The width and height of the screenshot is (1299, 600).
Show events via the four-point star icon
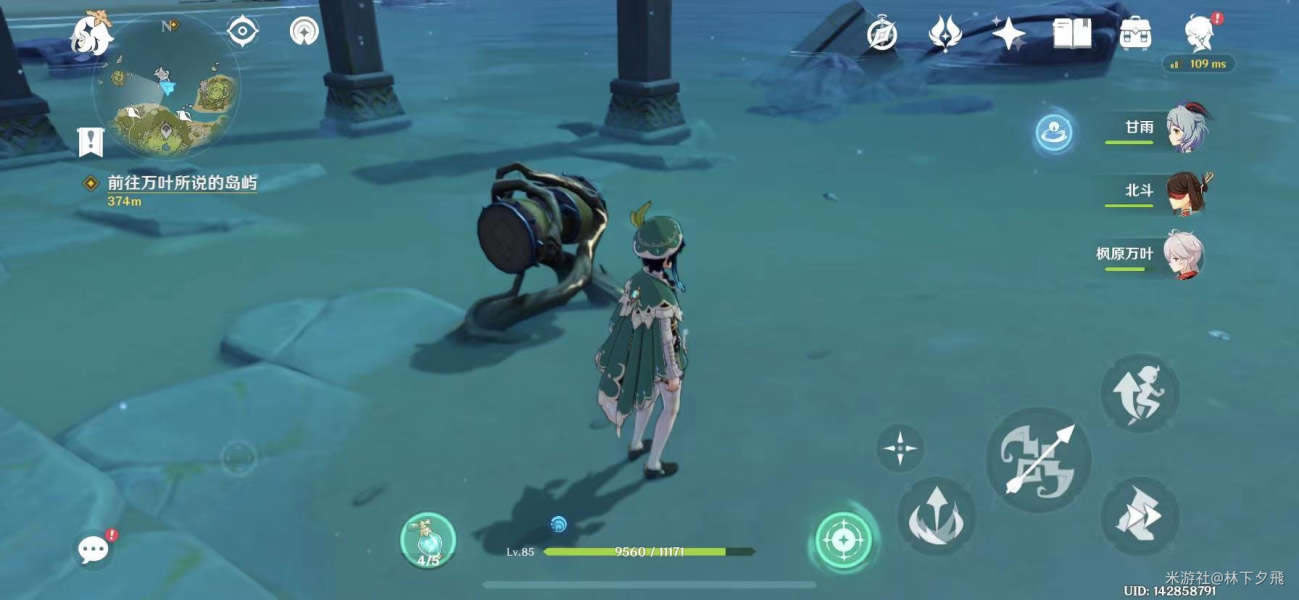point(1008,34)
